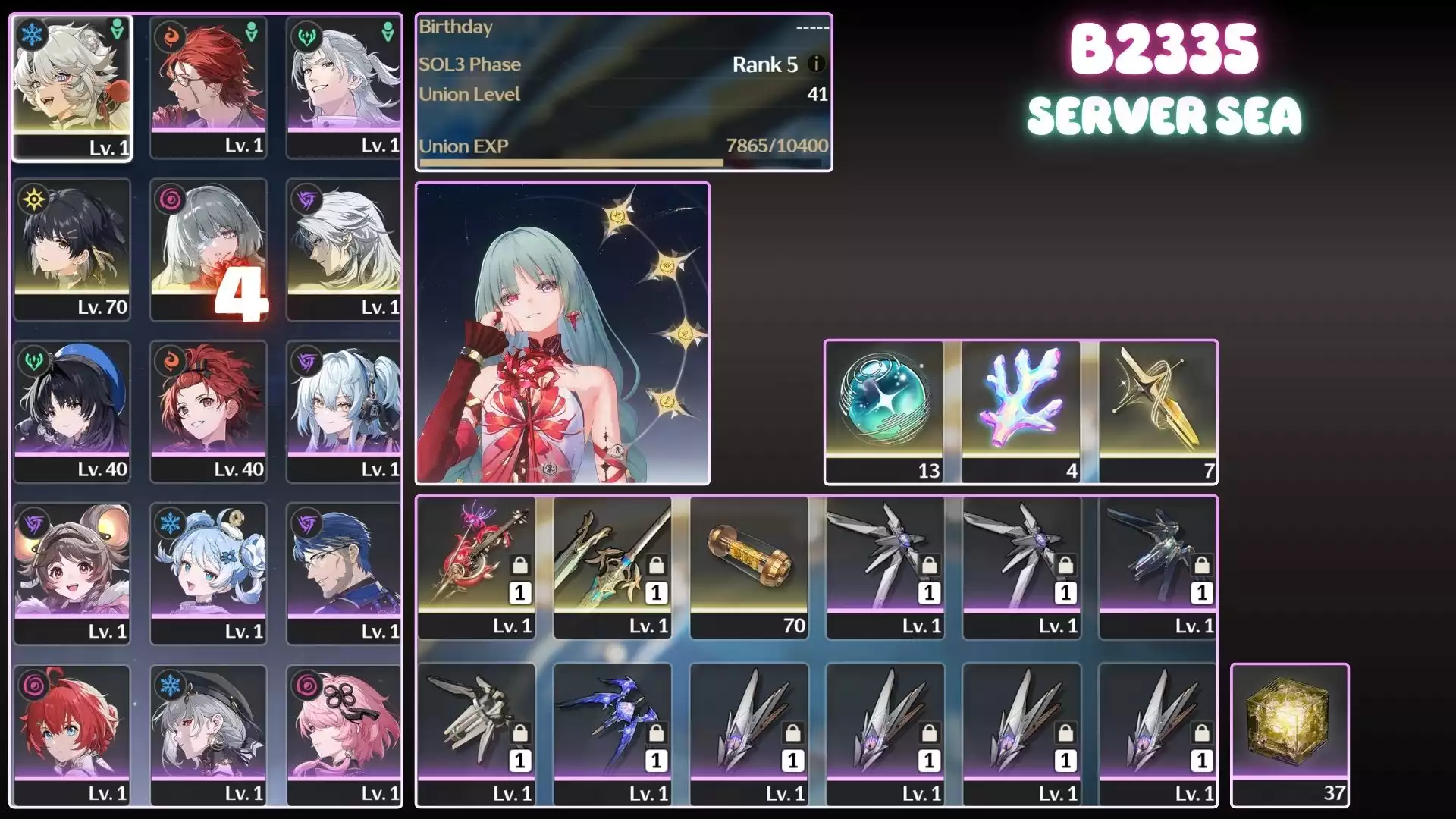This screenshot has height=819, width=1456.
Task: Open the teal-haired character artwork
Action: click(562, 333)
